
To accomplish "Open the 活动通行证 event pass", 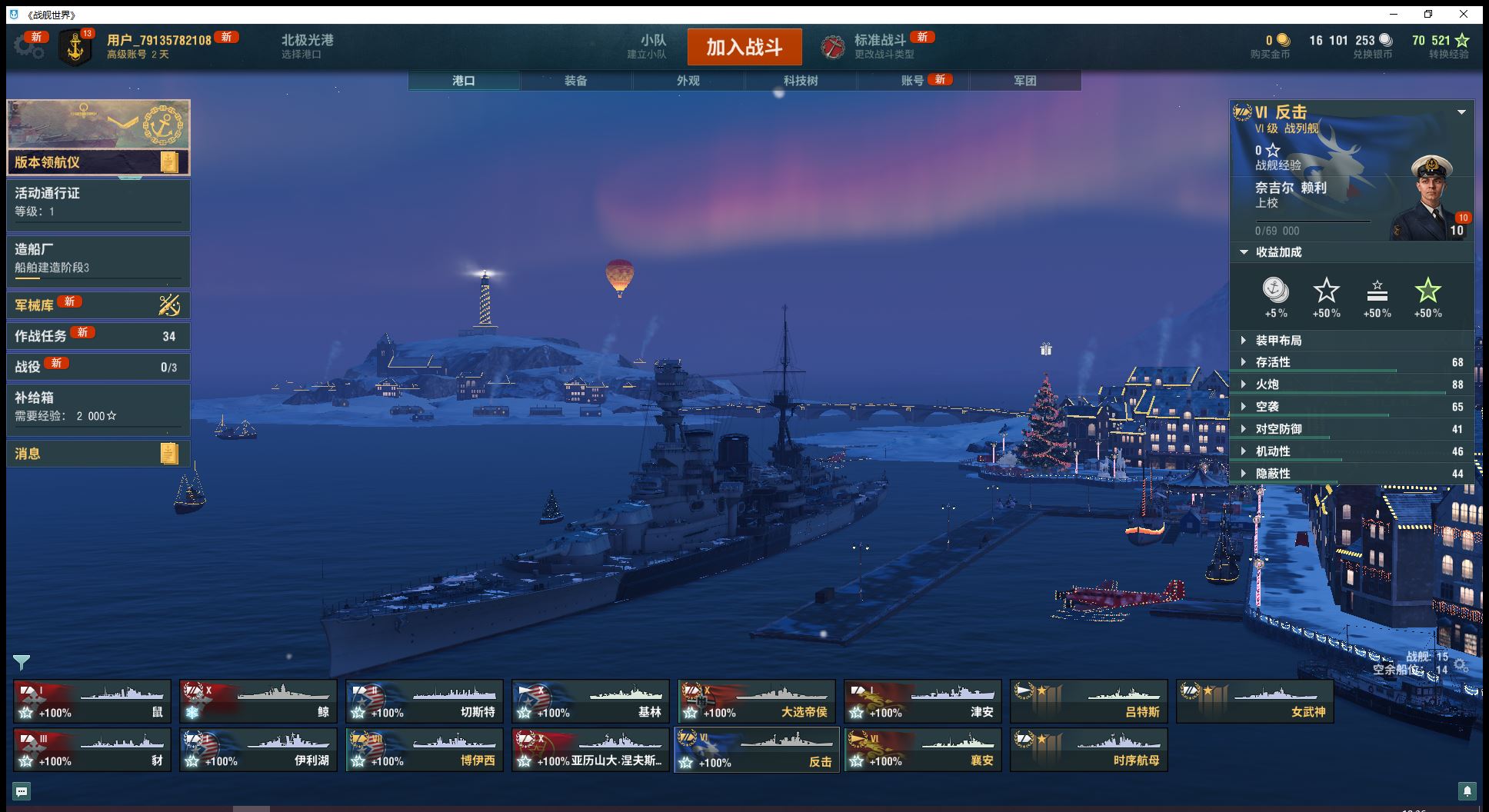I will 98,202.
